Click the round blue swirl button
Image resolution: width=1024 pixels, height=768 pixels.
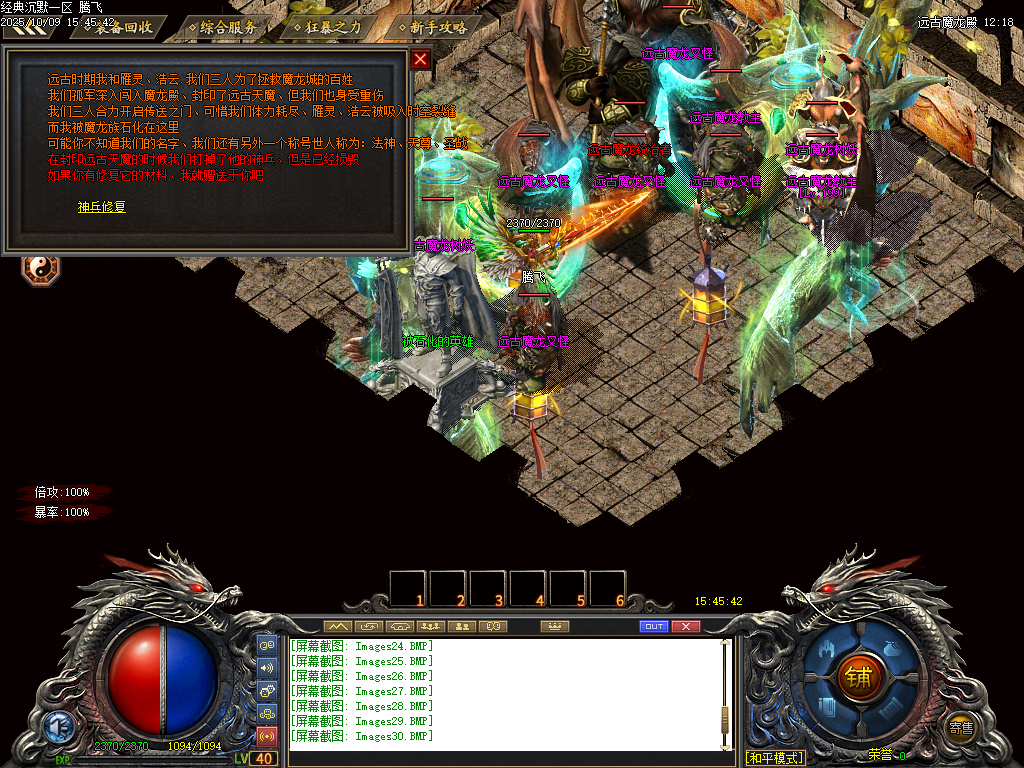point(57,725)
